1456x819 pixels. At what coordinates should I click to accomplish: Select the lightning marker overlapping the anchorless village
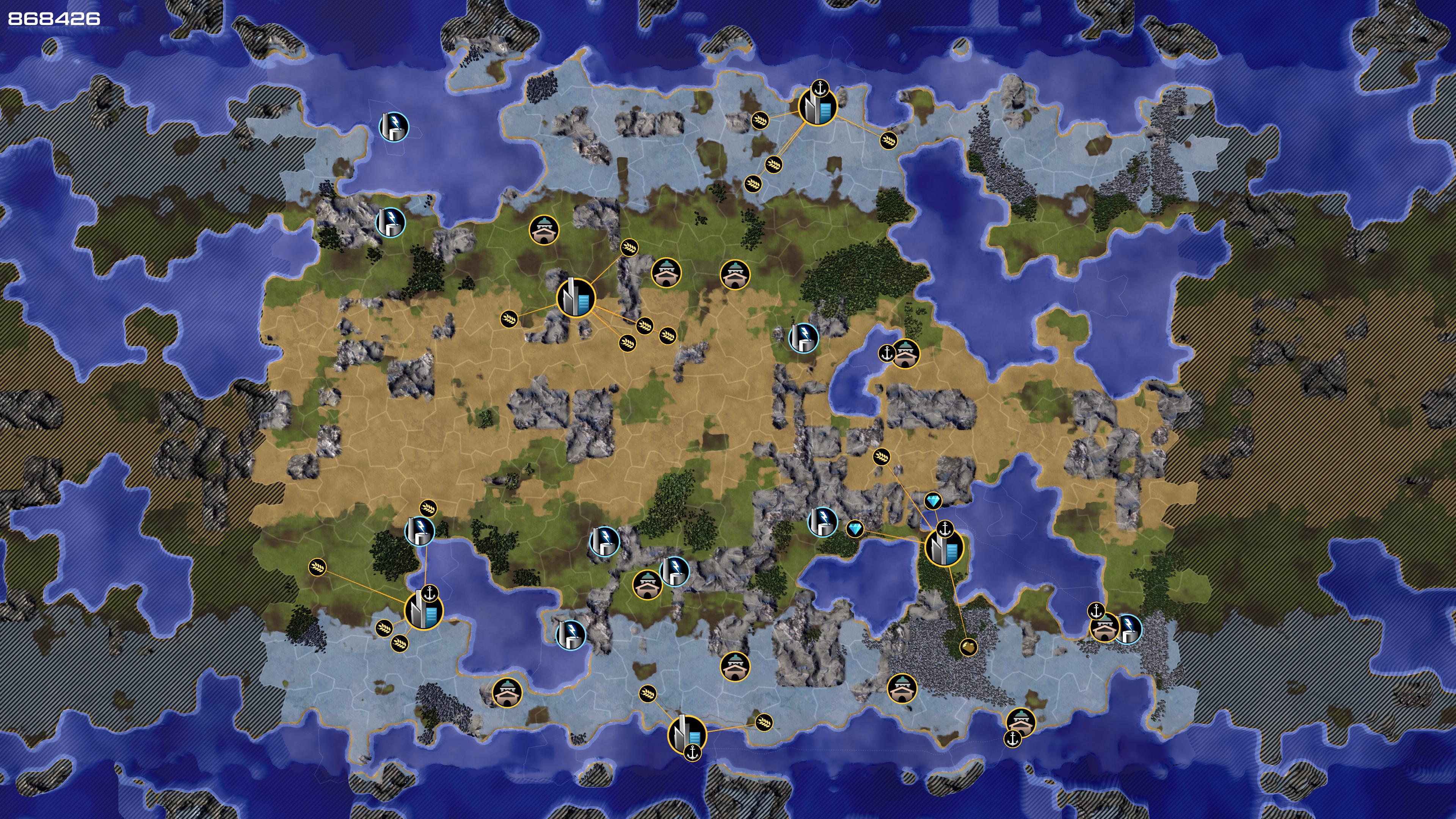tap(674, 571)
